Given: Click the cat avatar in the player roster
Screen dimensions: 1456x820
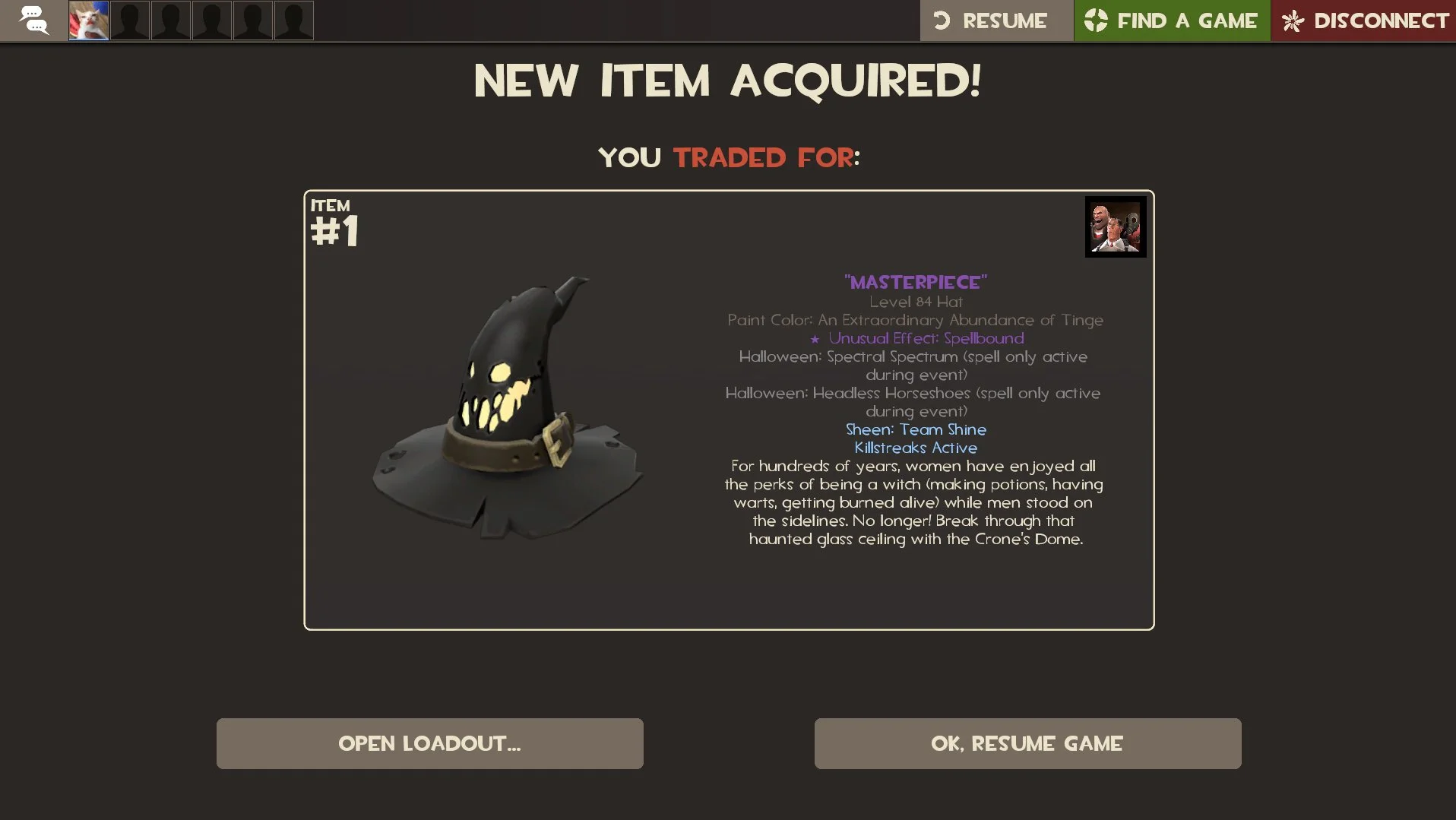Looking at the screenshot, I should (87, 21).
